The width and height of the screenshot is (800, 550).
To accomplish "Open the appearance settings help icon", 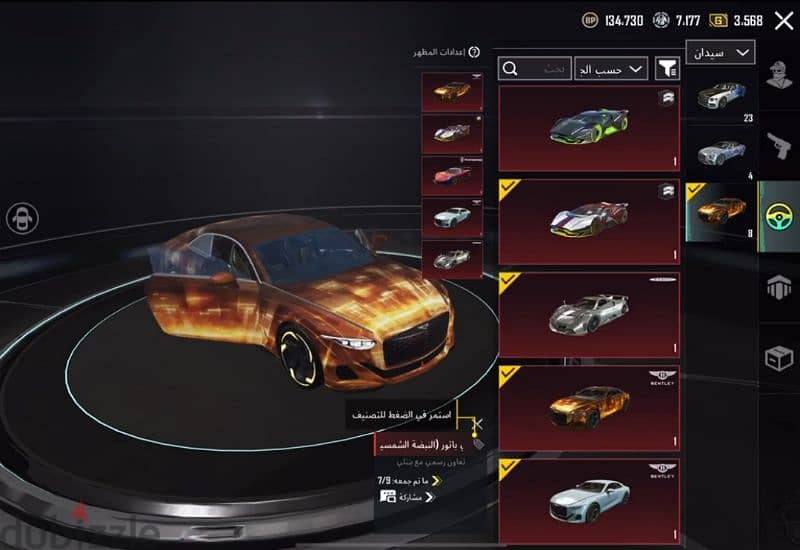I will point(474,52).
